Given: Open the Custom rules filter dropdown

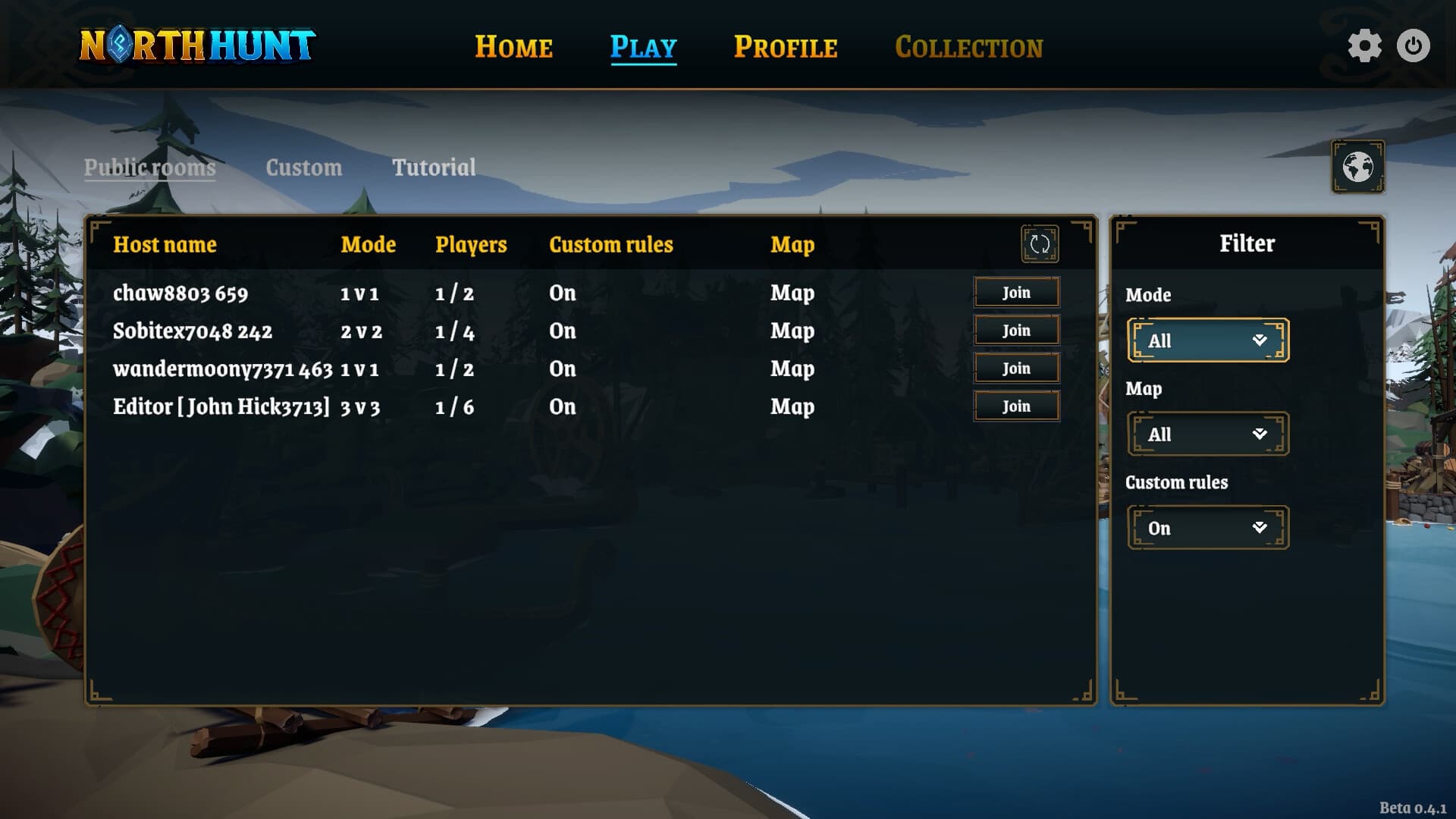Looking at the screenshot, I should (x=1207, y=527).
